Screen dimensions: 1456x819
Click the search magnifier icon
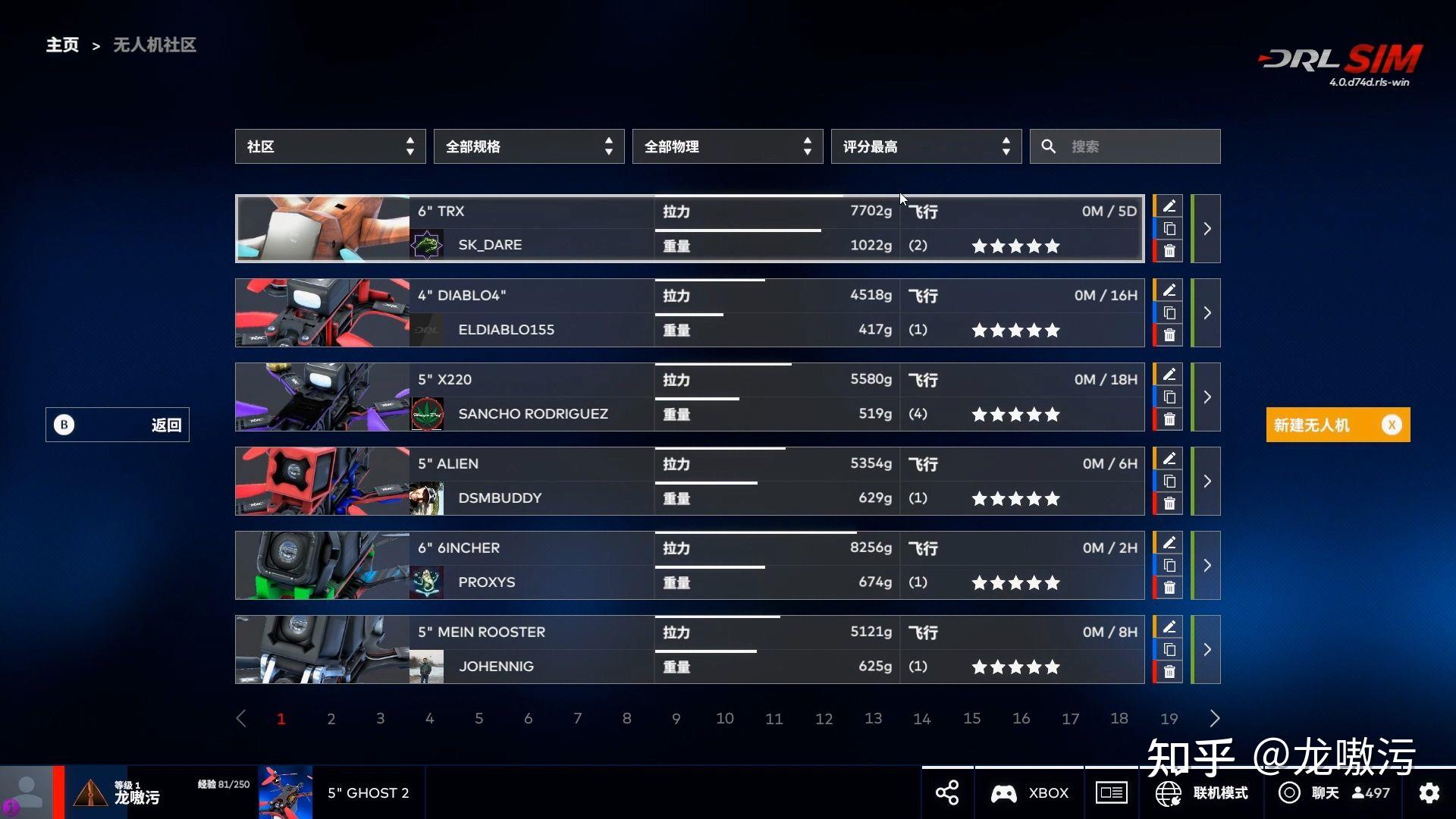tap(1049, 146)
